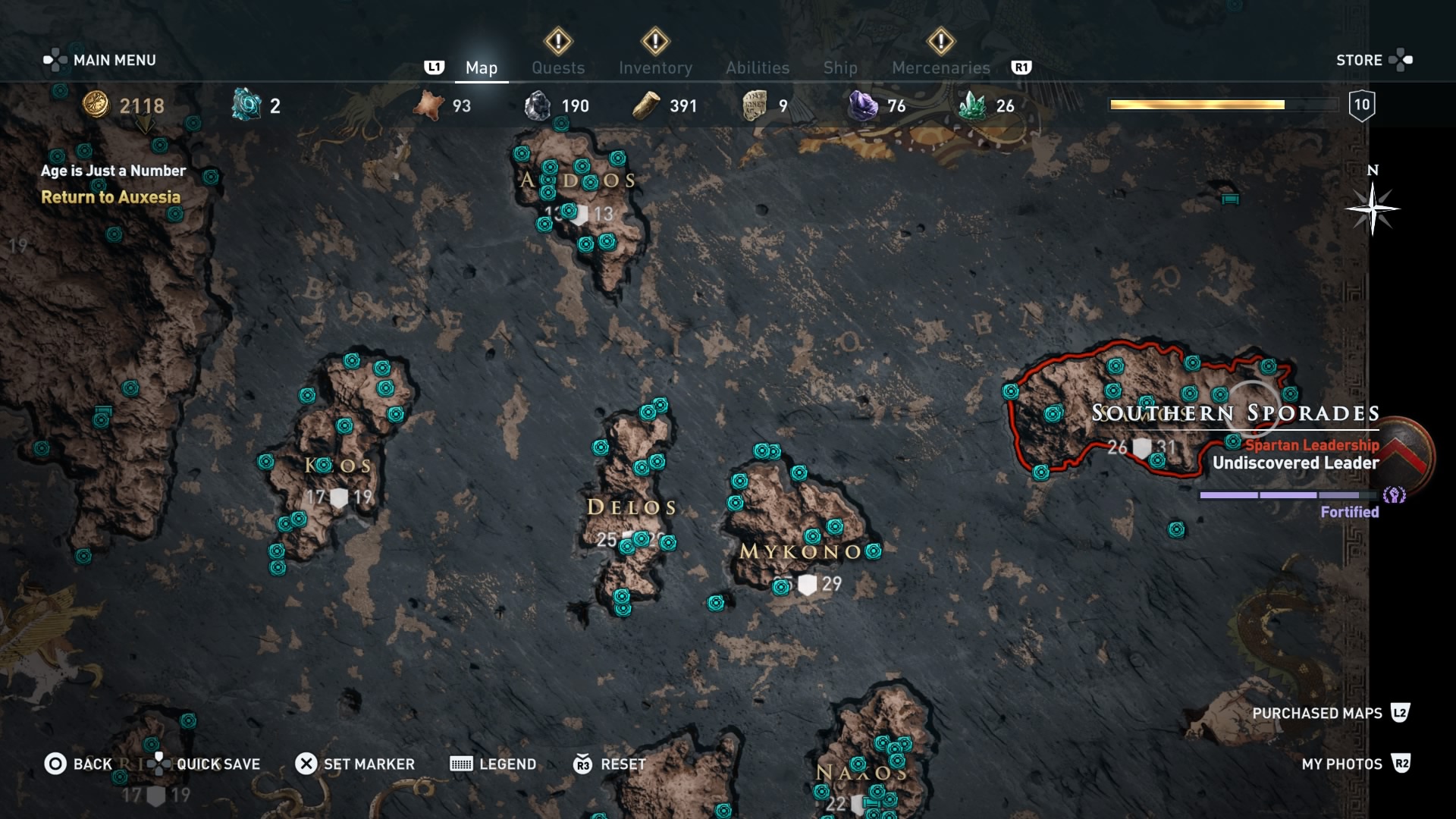This screenshot has height=819, width=1456.
Task: Open the Inventory tab
Action: [657, 67]
